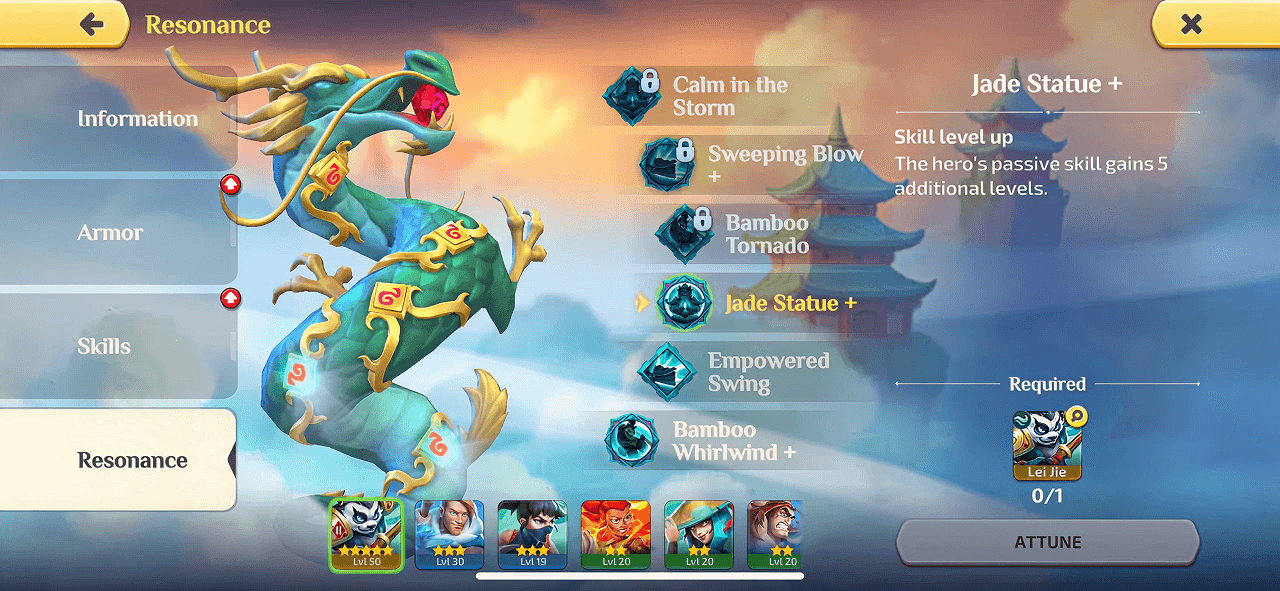The height and width of the screenshot is (591, 1280).
Task: Switch to the Information tab
Action: tap(137, 119)
